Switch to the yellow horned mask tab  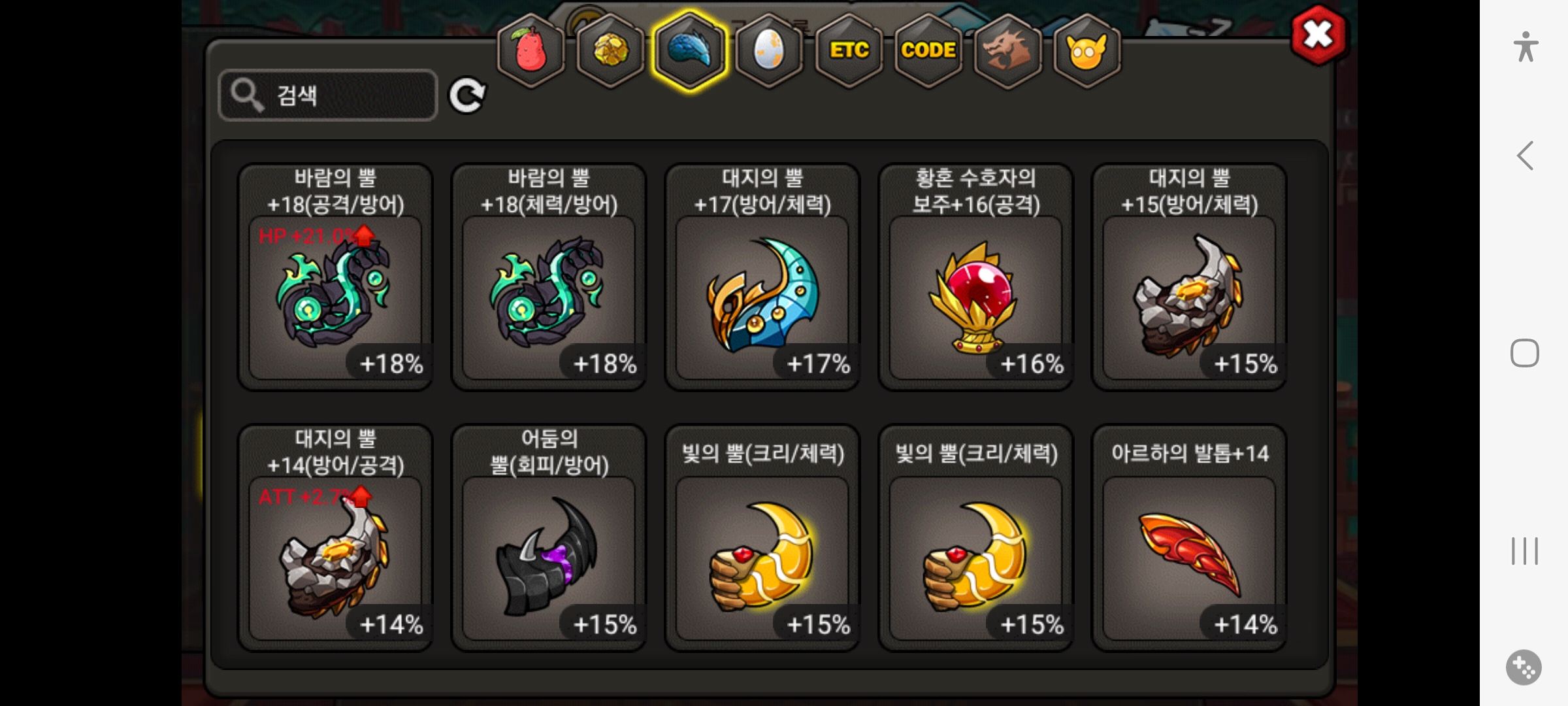coord(1086,50)
